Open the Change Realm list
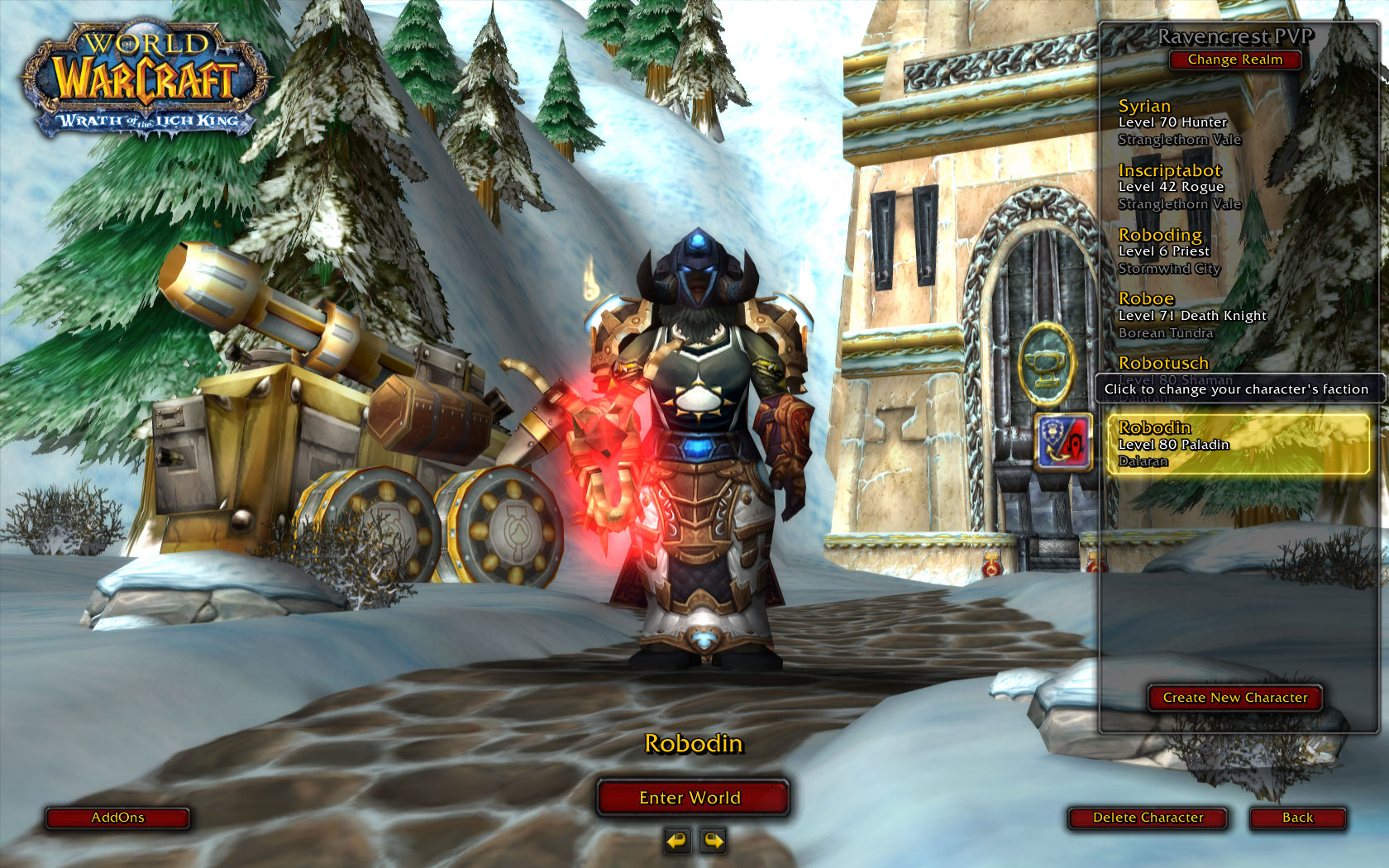This screenshot has width=1389, height=868. 1235,60
